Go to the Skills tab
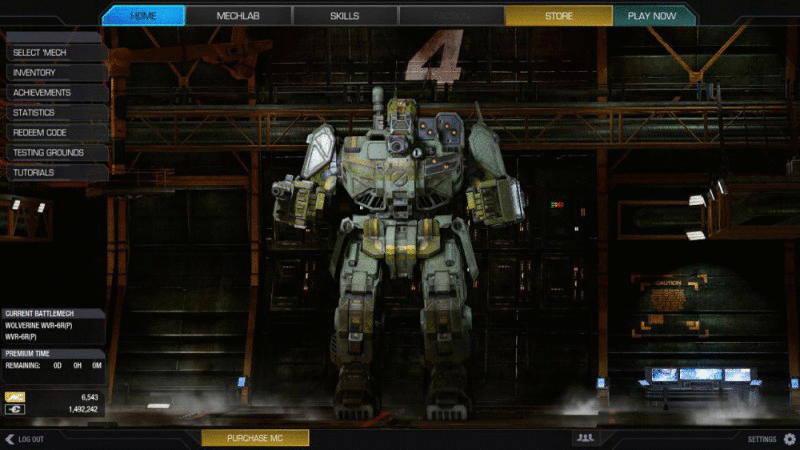 coord(345,16)
